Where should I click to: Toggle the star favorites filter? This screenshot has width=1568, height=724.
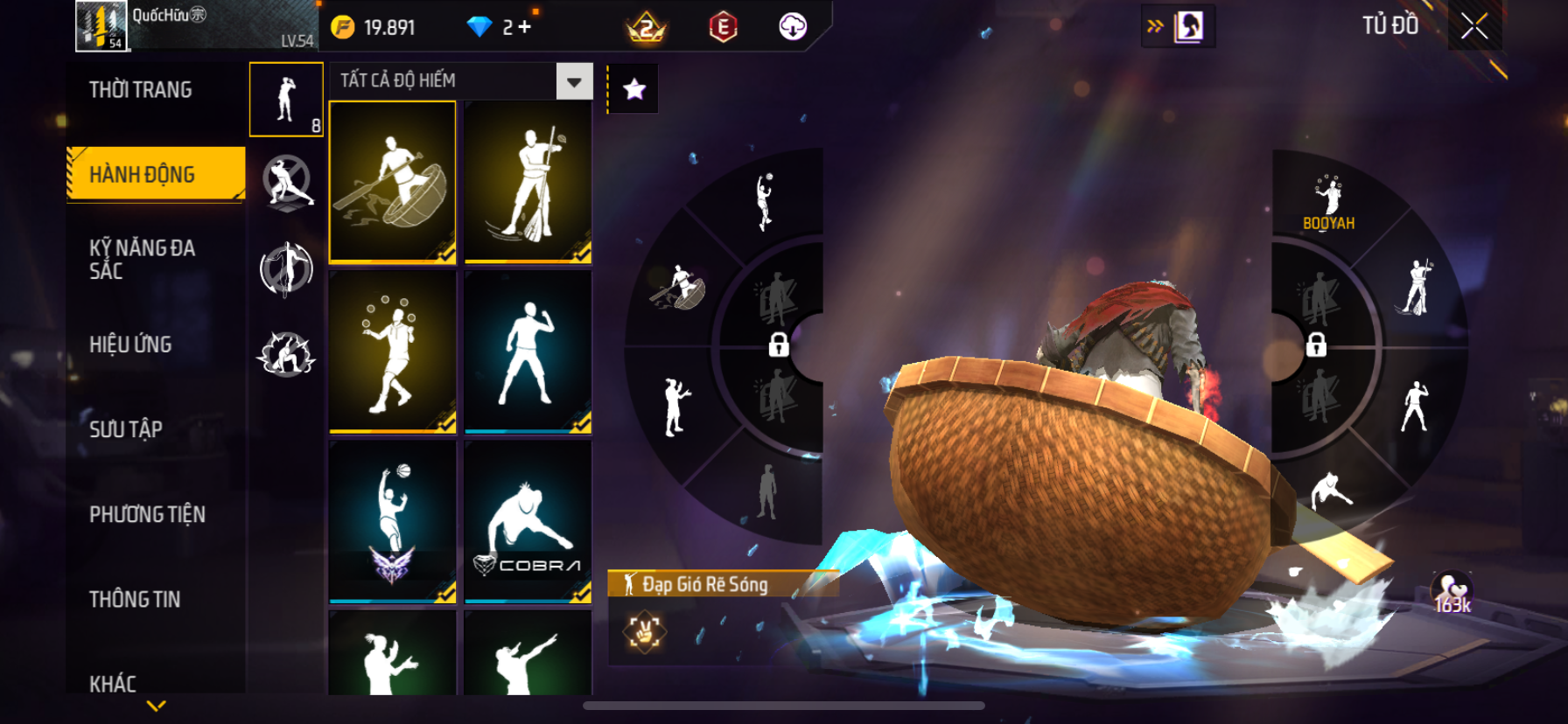click(x=633, y=88)
